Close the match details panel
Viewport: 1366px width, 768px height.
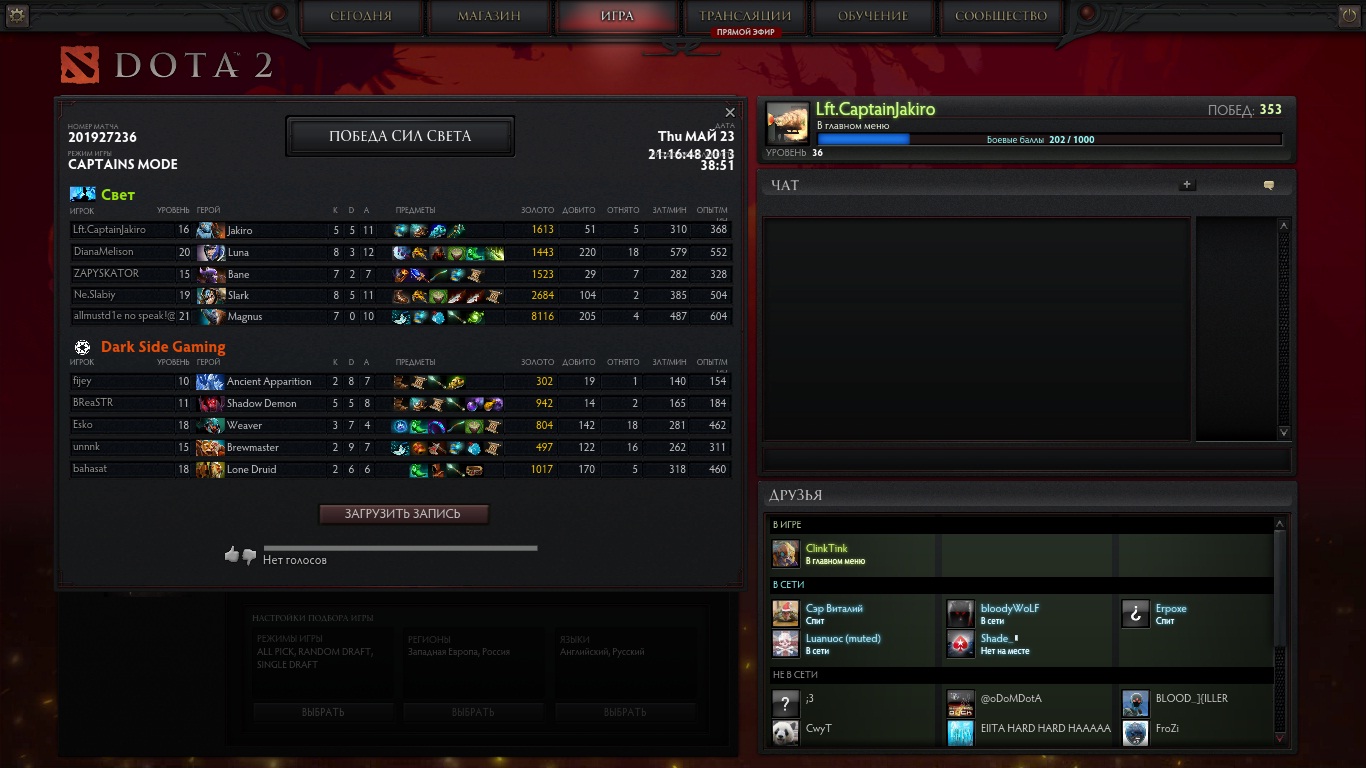pyautogui.click(x=730, y=112)
